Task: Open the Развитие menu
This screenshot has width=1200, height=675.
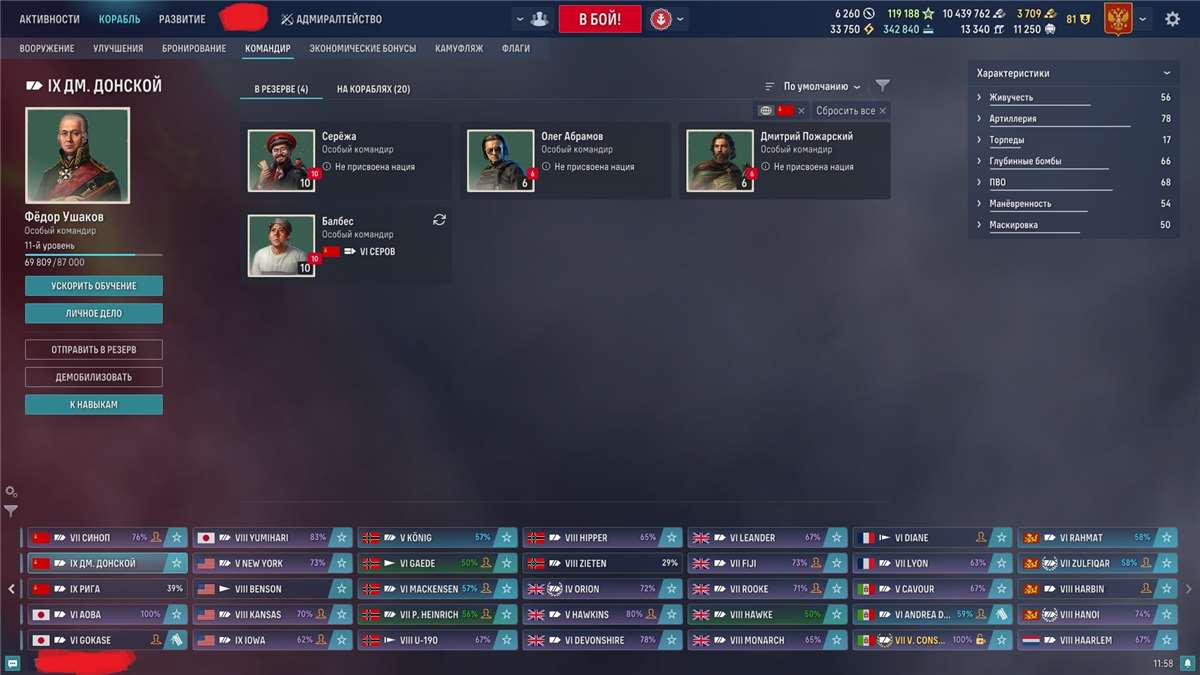Action: click(182, 19)
